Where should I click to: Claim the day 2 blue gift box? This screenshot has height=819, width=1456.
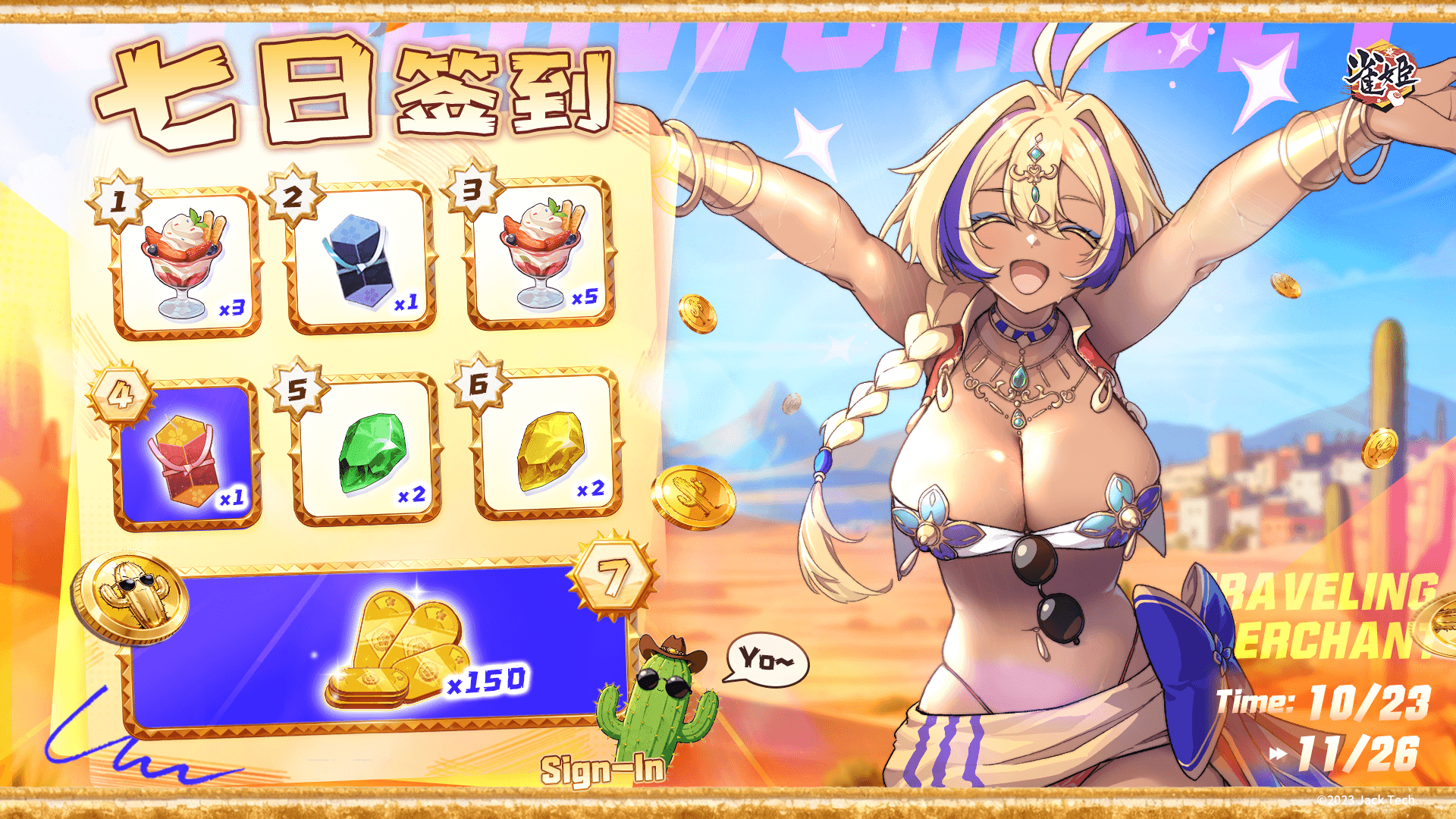point(361,258)
